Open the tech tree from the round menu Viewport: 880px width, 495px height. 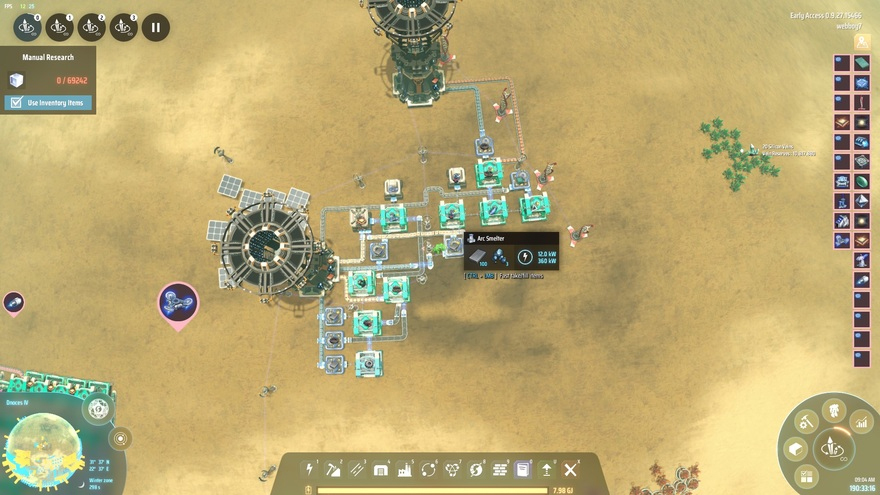tap(833, 410)
